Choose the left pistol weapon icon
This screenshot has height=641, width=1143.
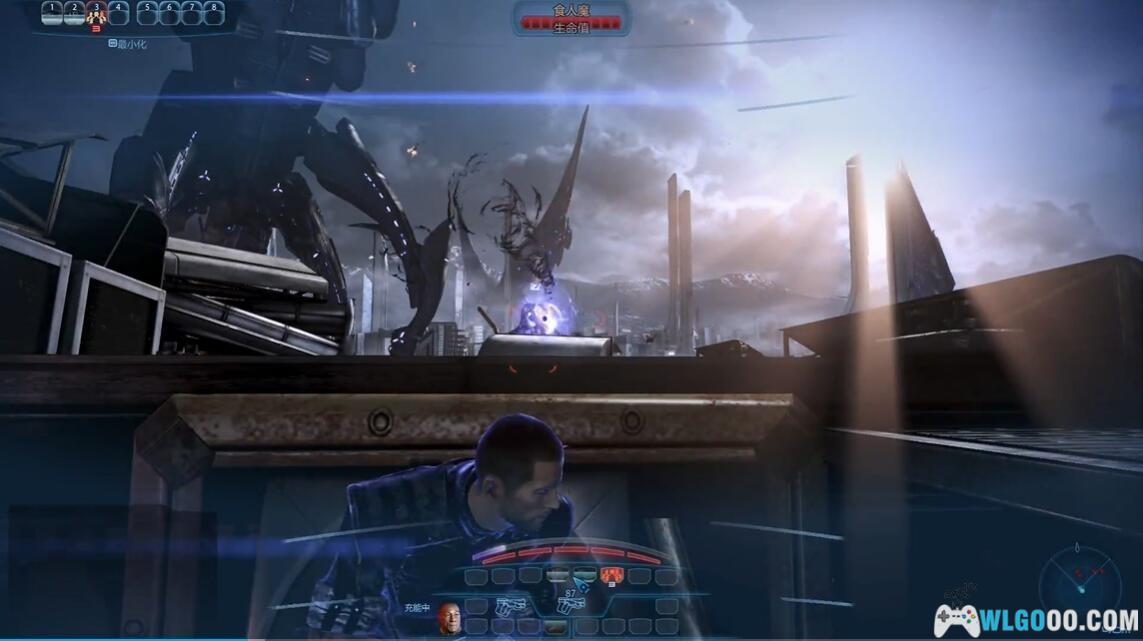pyautogui.click(x=510, y=606)
